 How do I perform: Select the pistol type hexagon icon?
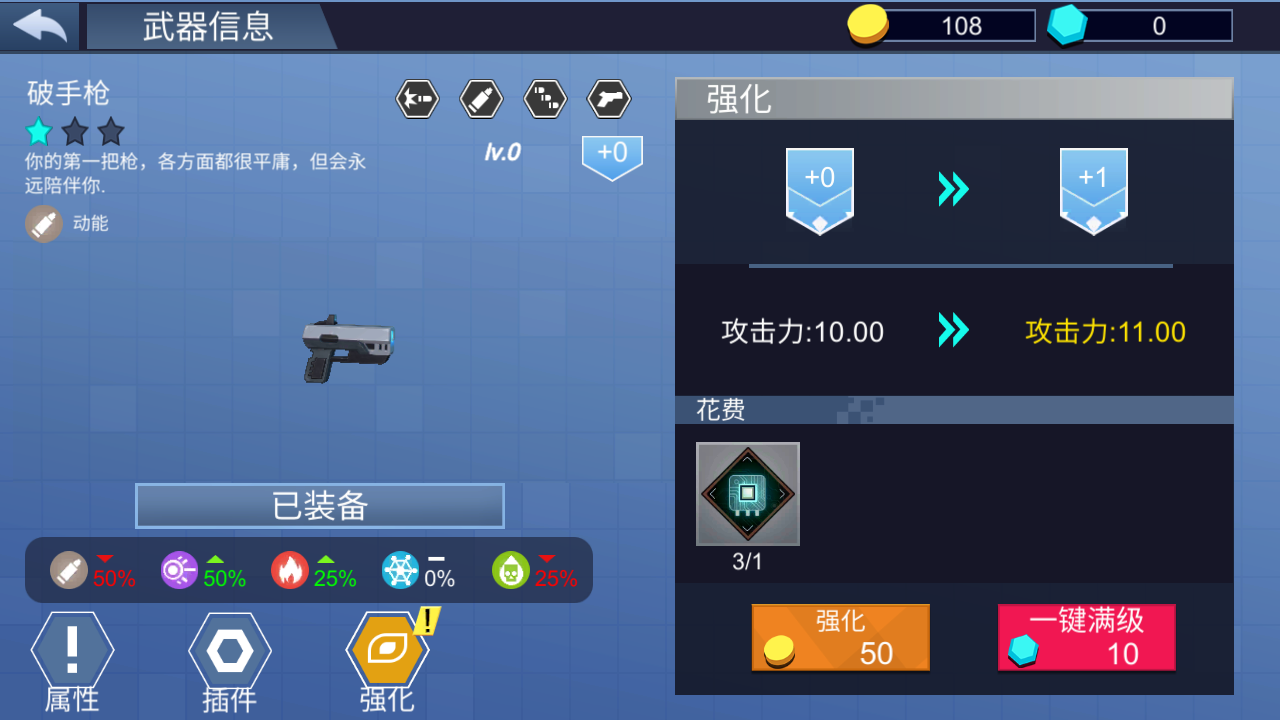pyautogui.click(x=608, y=99)
